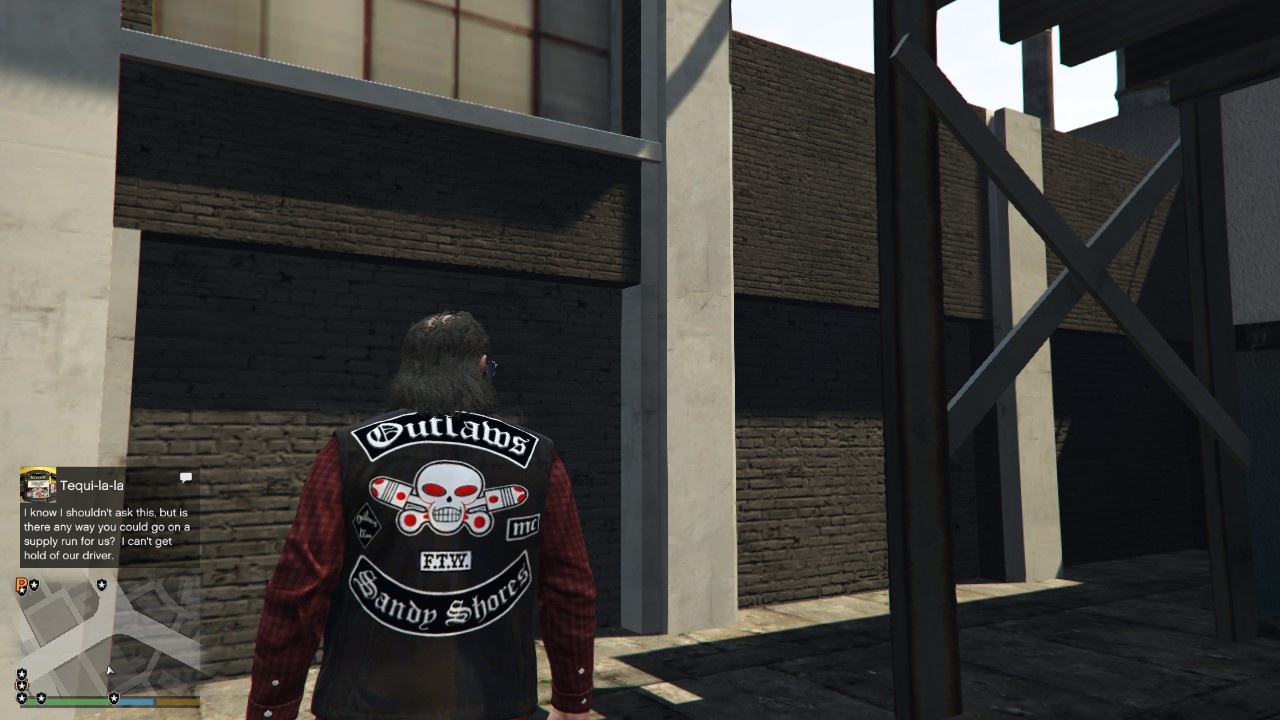This screenshot has height=720, width=1280.
Task: Click the yellow special ability meter
Action: [x=177, y=701]
